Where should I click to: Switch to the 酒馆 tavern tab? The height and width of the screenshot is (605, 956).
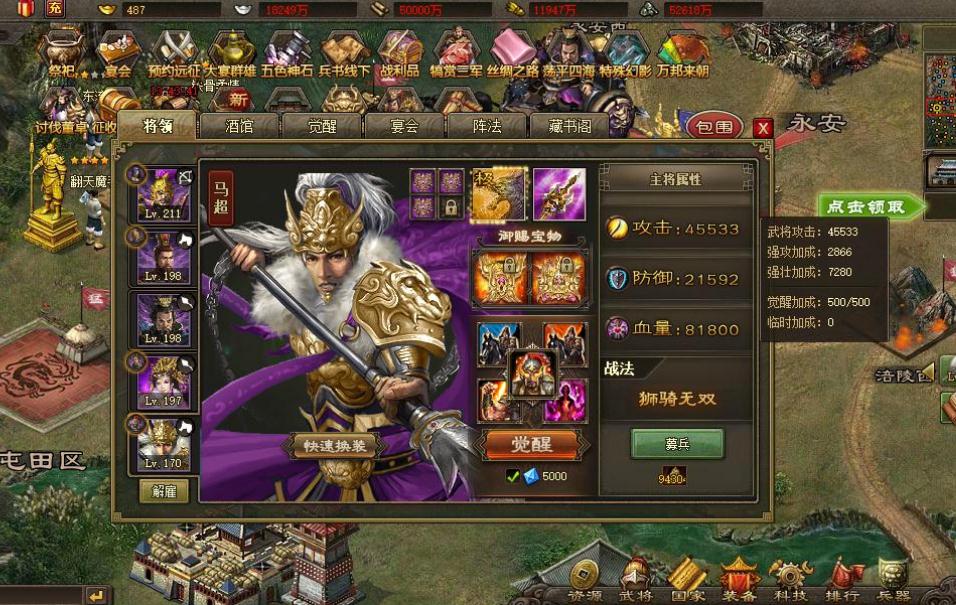point(239,126)
